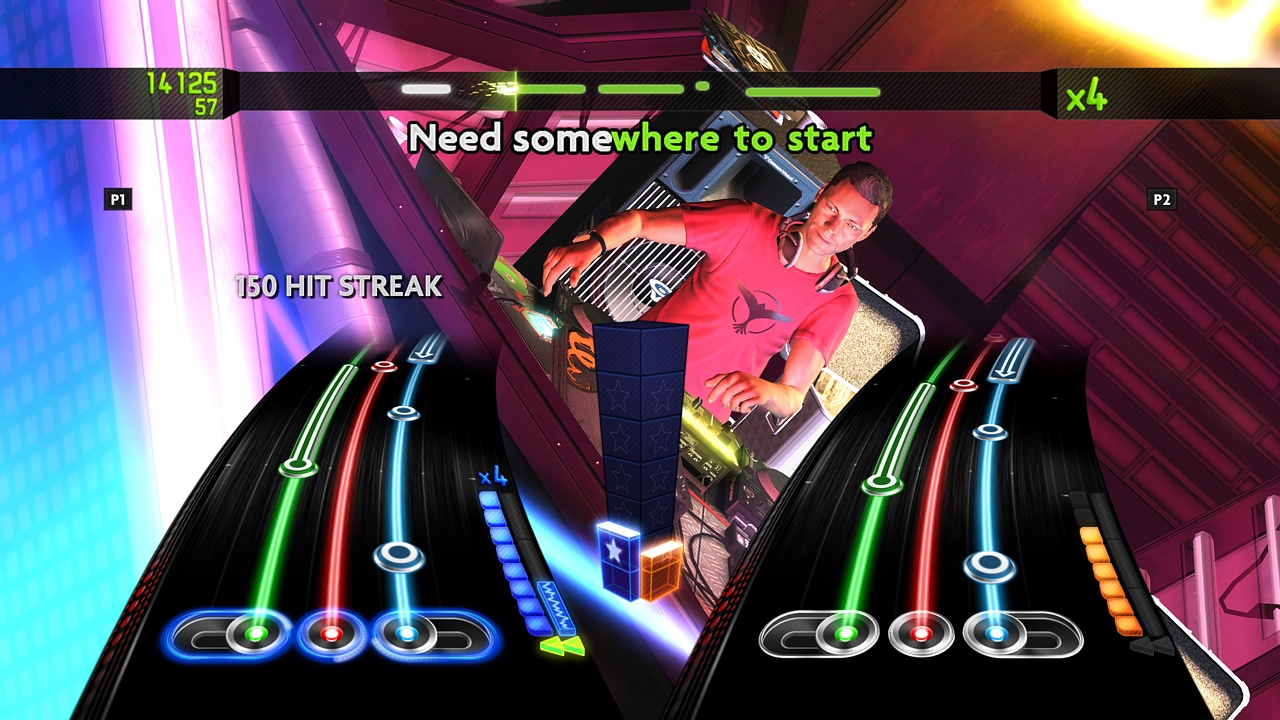Screen dimensions: 1280x720
Task: Tap the blue note button on P2's deck
Action: pos(995,634)
